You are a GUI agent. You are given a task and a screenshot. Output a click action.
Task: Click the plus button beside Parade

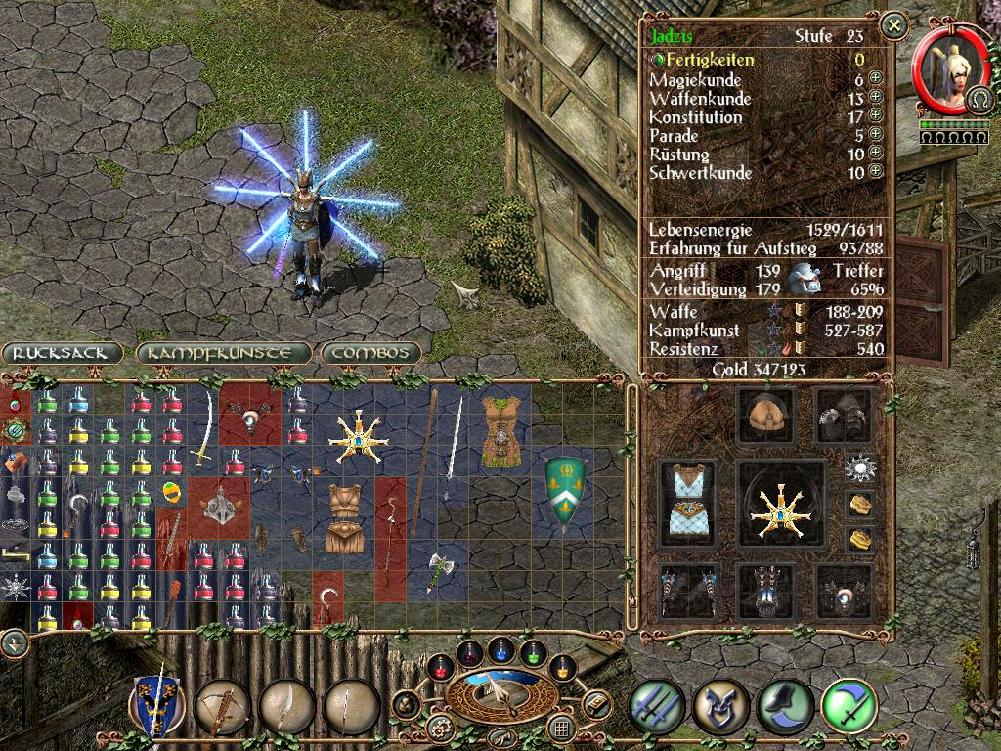tap(876, 134)
